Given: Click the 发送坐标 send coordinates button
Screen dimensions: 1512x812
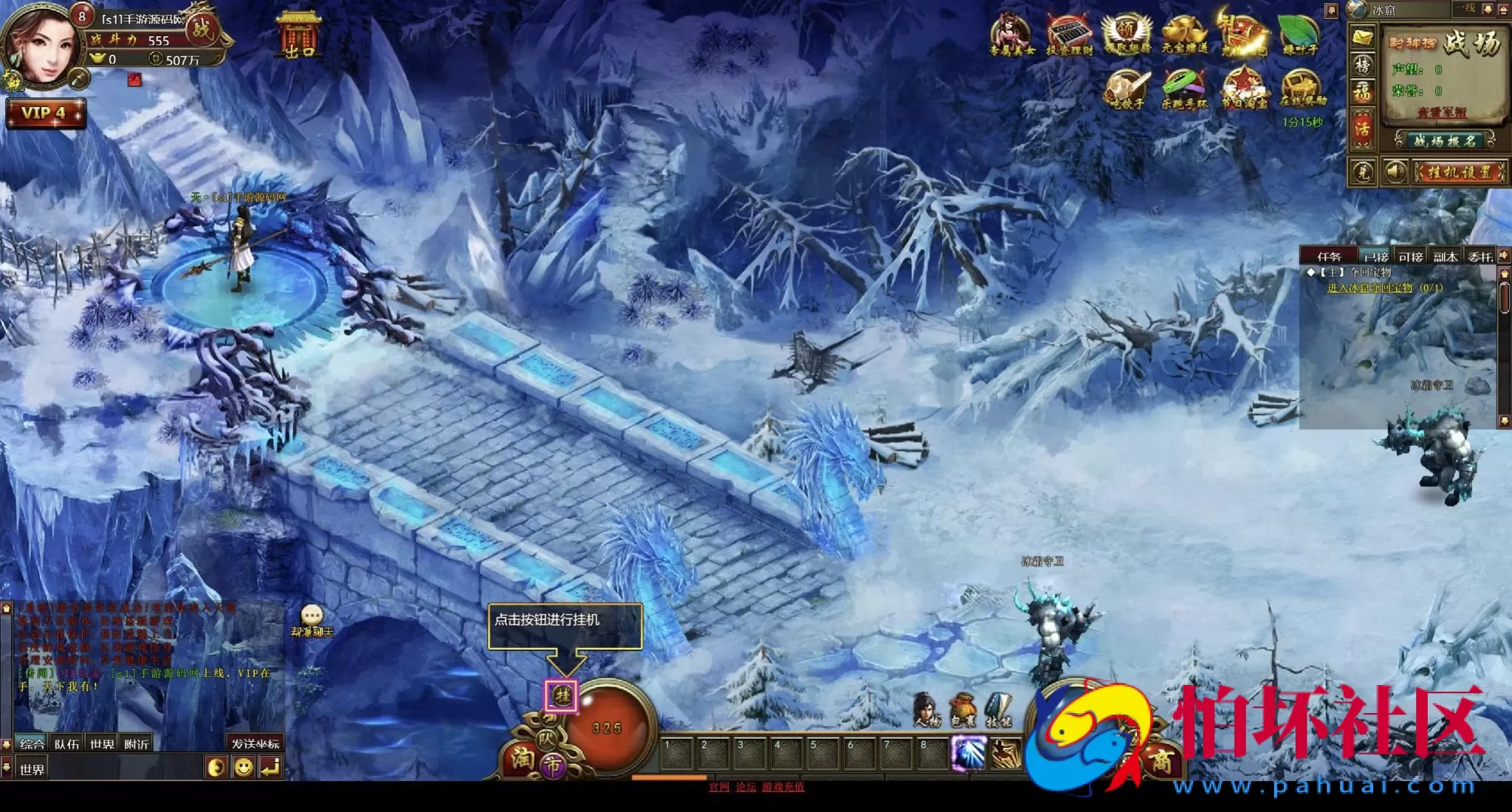Looking at the screenshot, I should (x=255, y=743).
